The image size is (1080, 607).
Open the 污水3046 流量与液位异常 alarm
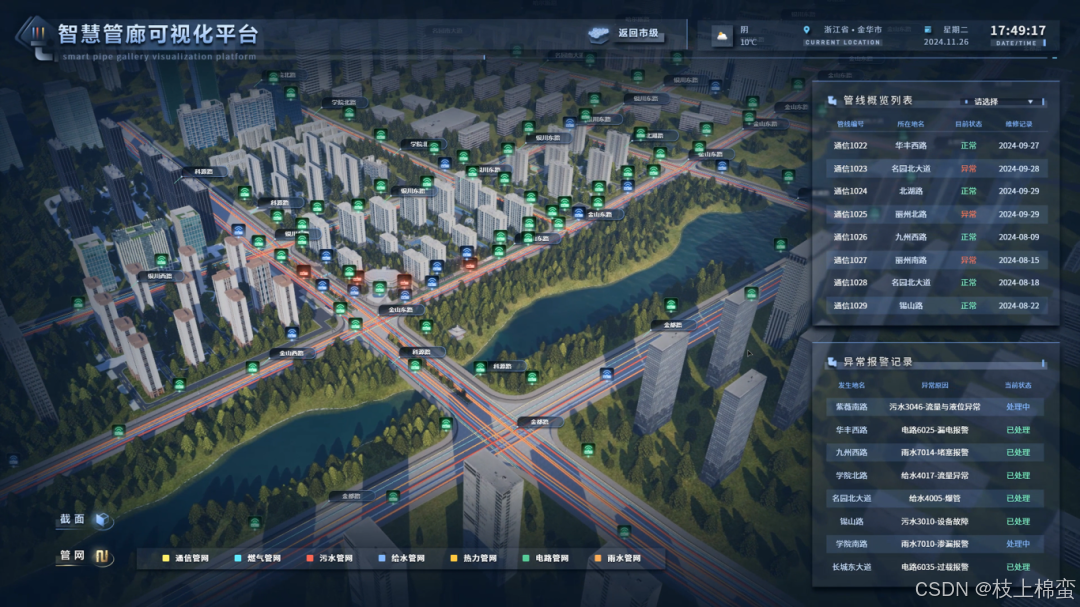pos(935,407)
